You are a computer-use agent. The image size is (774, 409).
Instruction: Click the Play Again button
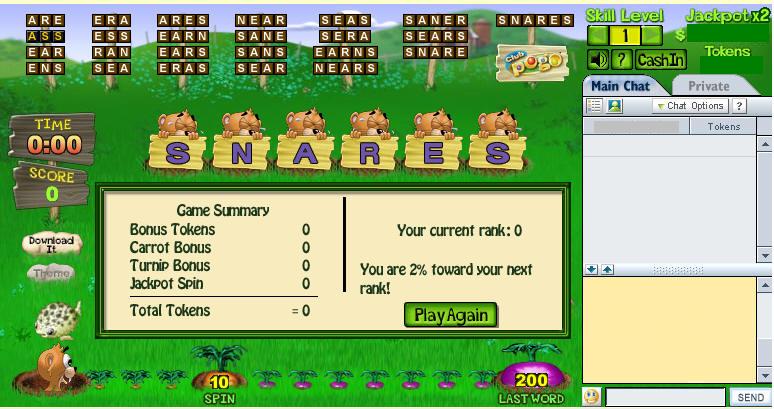450,315
